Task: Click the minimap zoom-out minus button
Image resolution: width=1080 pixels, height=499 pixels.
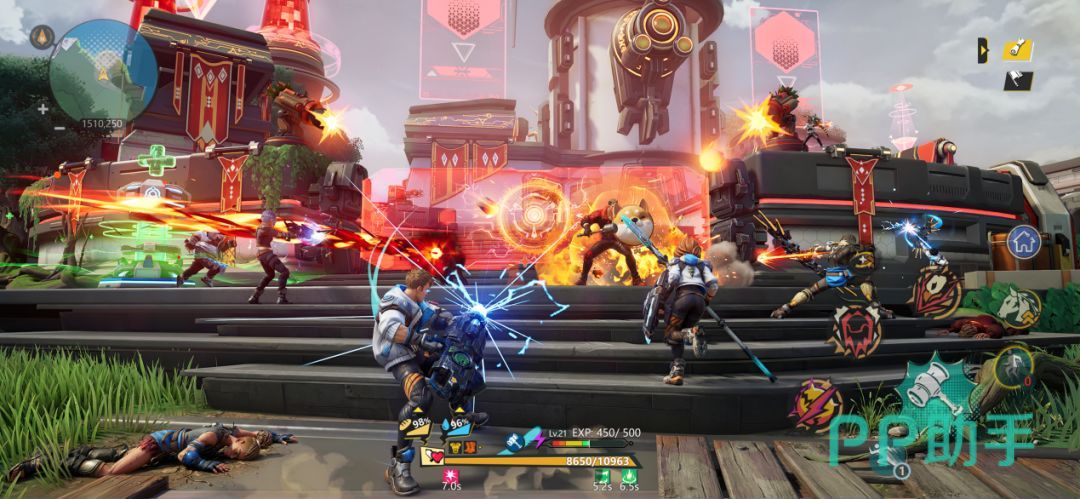Action: pos(42,128)
